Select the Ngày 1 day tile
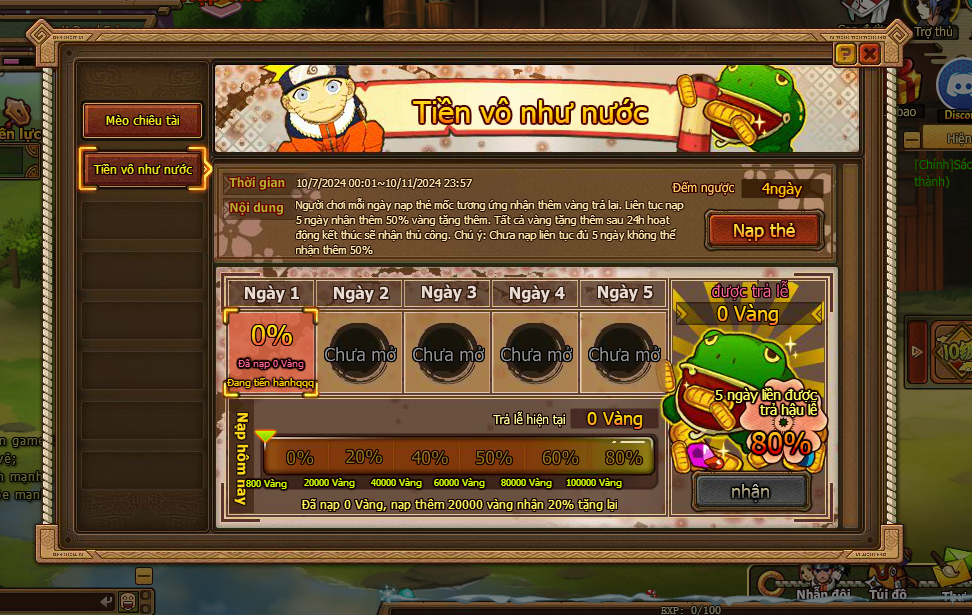Viewport: 972px width, 615px height. click(271, 352)
